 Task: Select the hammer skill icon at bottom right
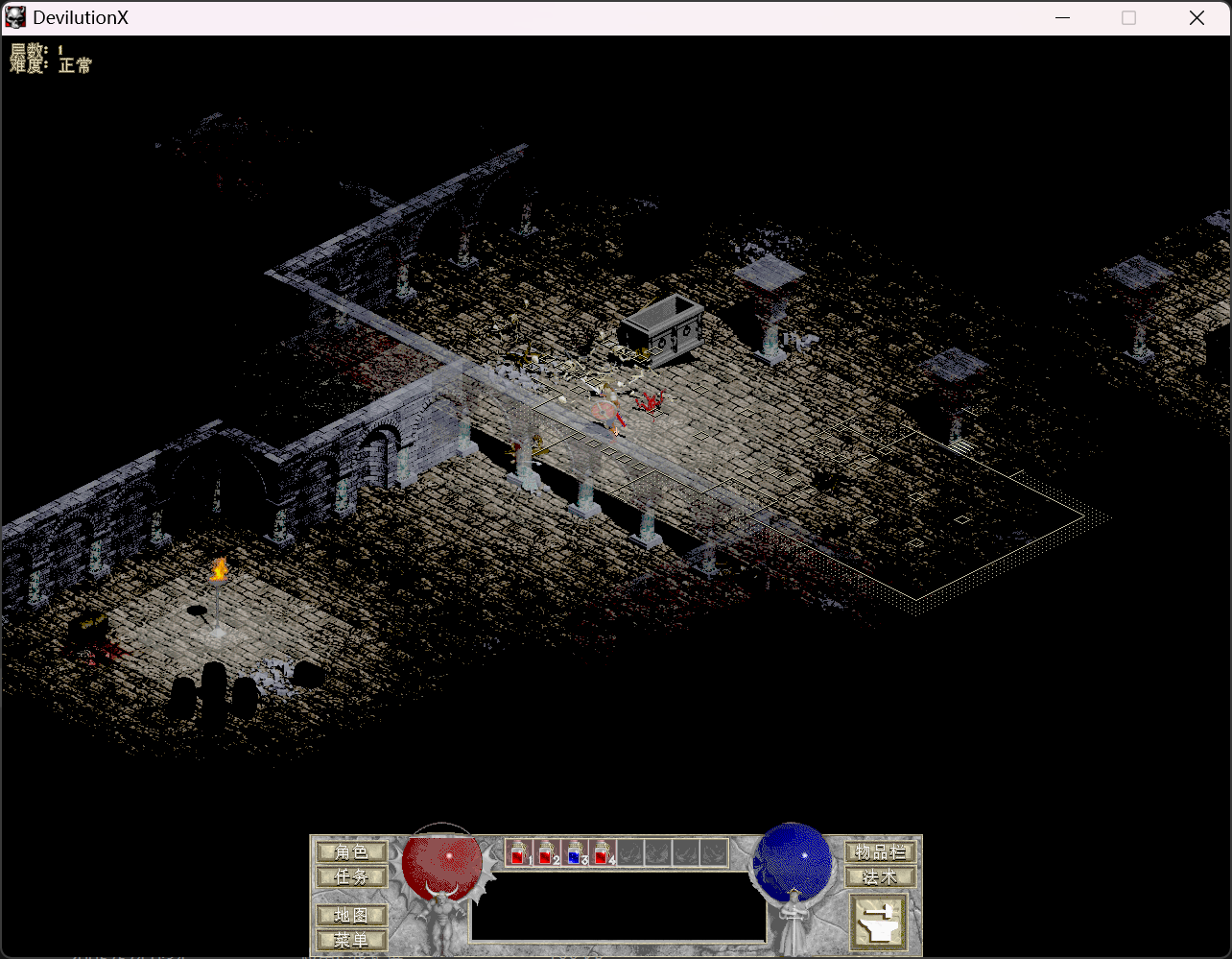tap(879, 920)
